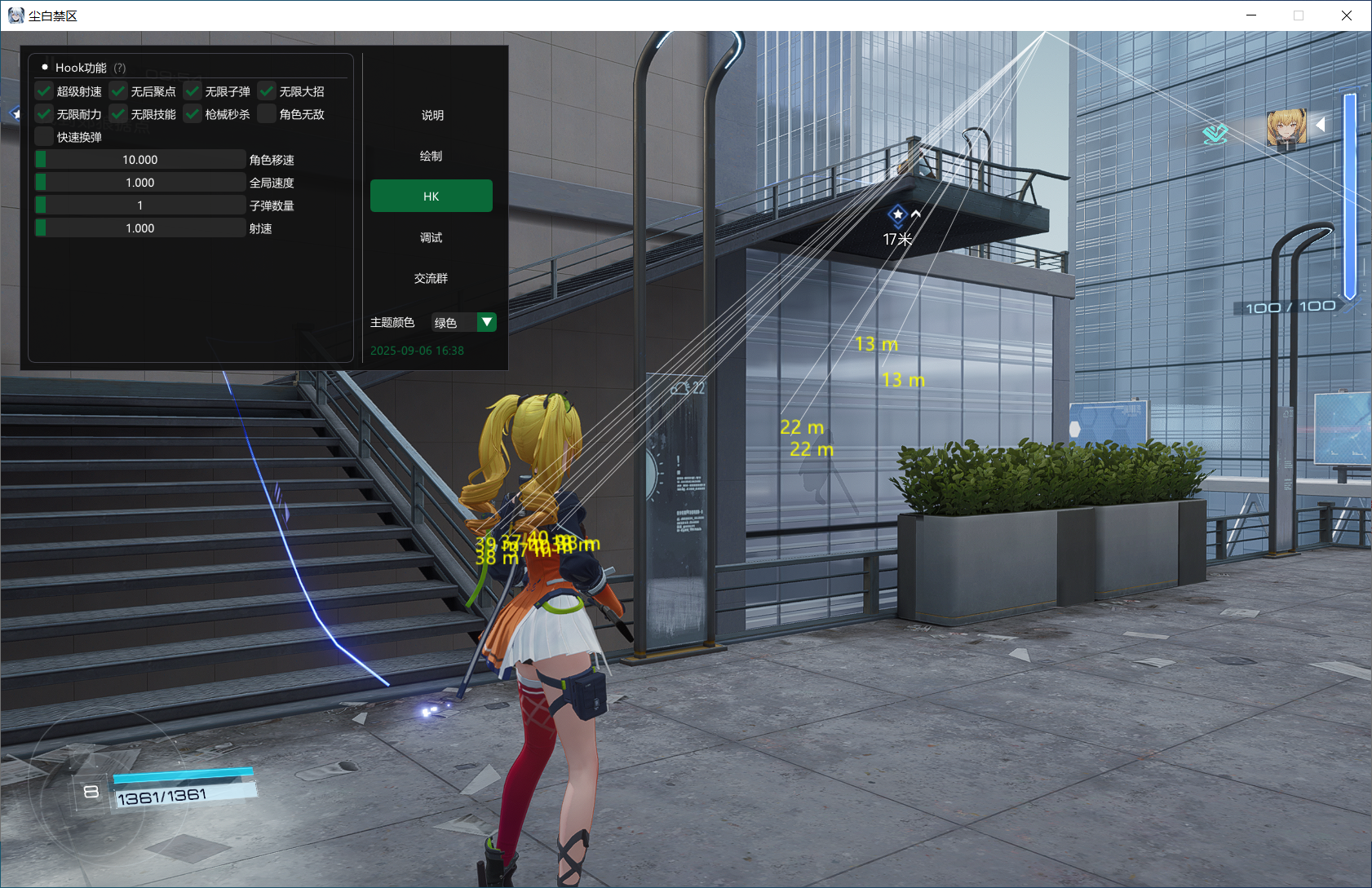The height and width of the screenshot is (888, 1372).
Task: Select the green HK tab
Action: coord(432,197)
